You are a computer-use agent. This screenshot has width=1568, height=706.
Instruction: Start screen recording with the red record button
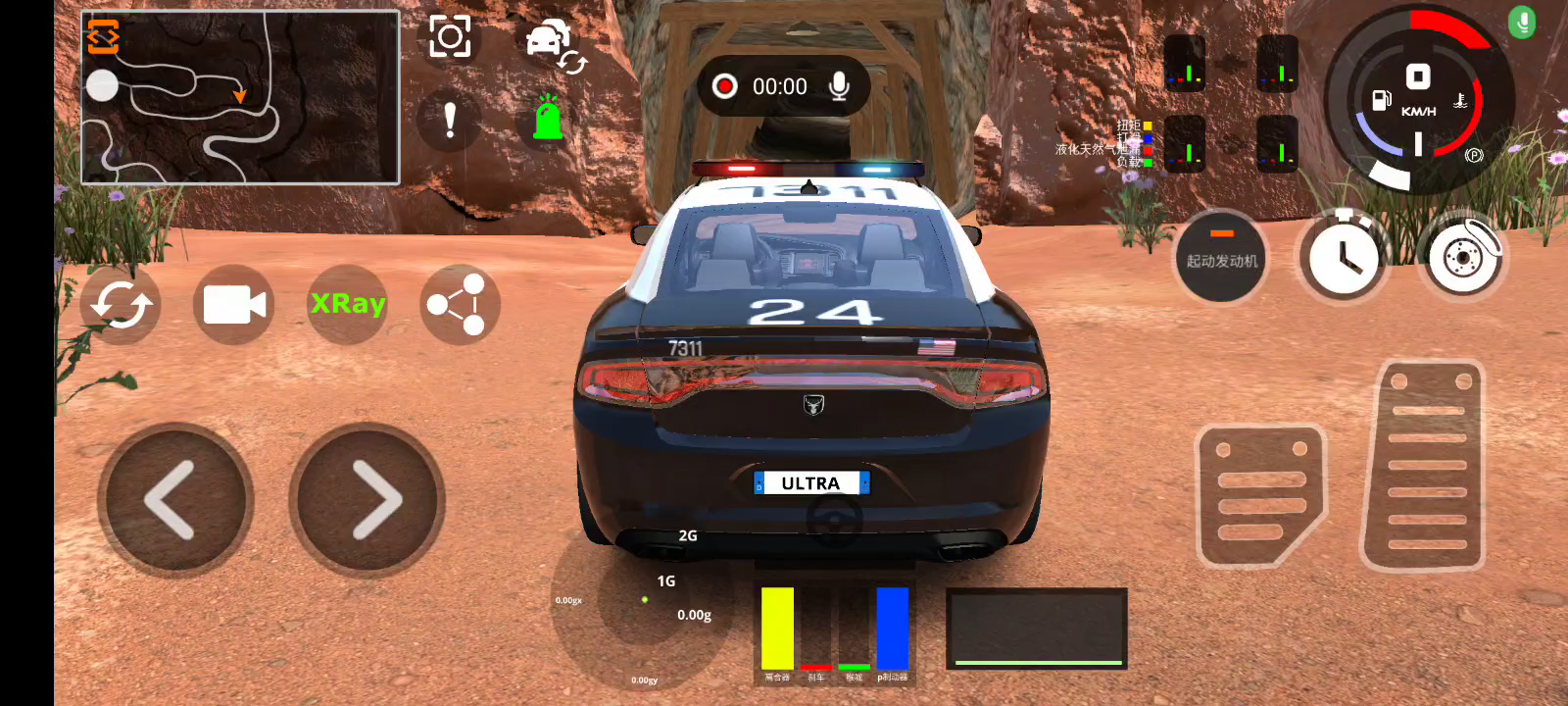pos(725,86)
